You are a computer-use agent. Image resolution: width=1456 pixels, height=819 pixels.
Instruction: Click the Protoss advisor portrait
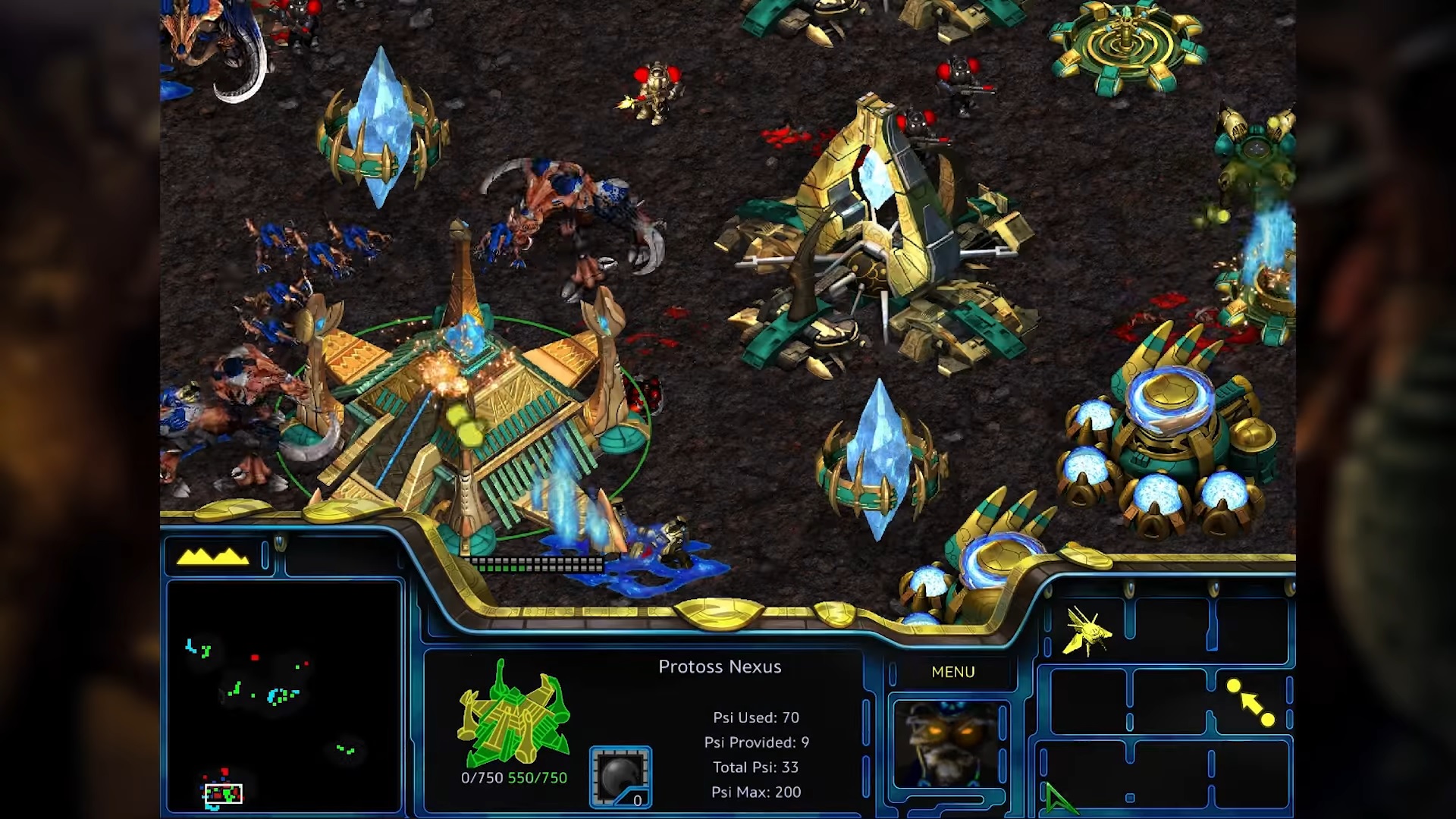[x=949, y=744]
